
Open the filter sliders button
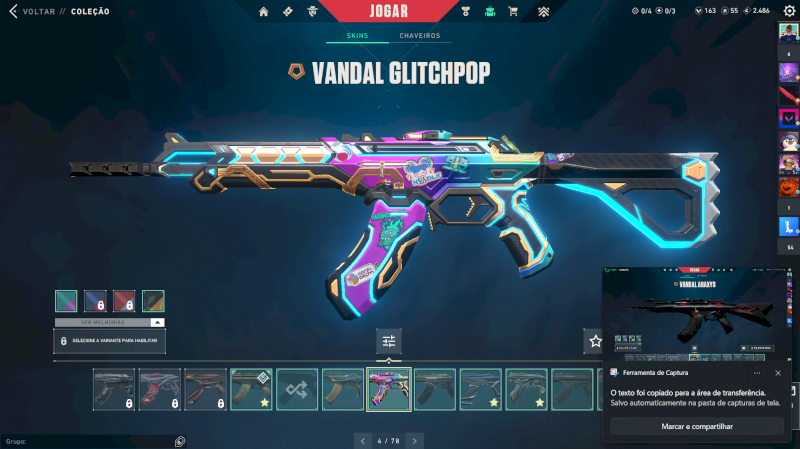(389, 342)
